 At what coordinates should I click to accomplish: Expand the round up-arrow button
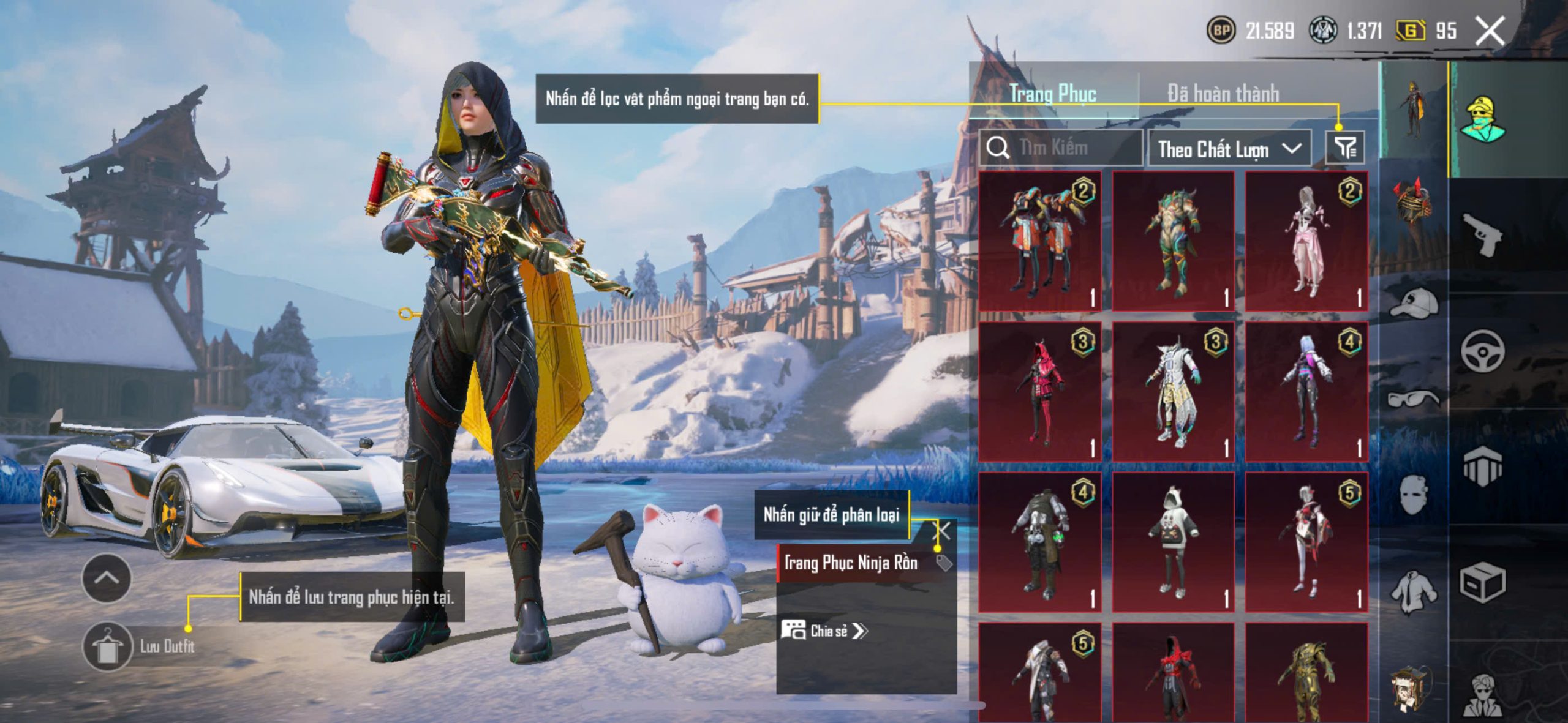pos(106,578)
